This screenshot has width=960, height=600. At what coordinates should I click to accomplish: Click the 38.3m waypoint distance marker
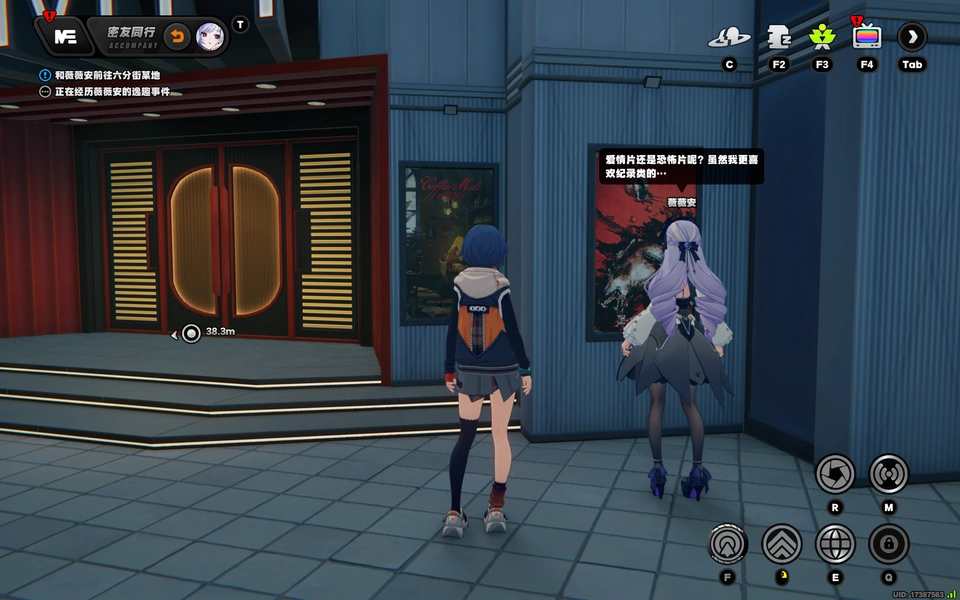click(191, 333)
